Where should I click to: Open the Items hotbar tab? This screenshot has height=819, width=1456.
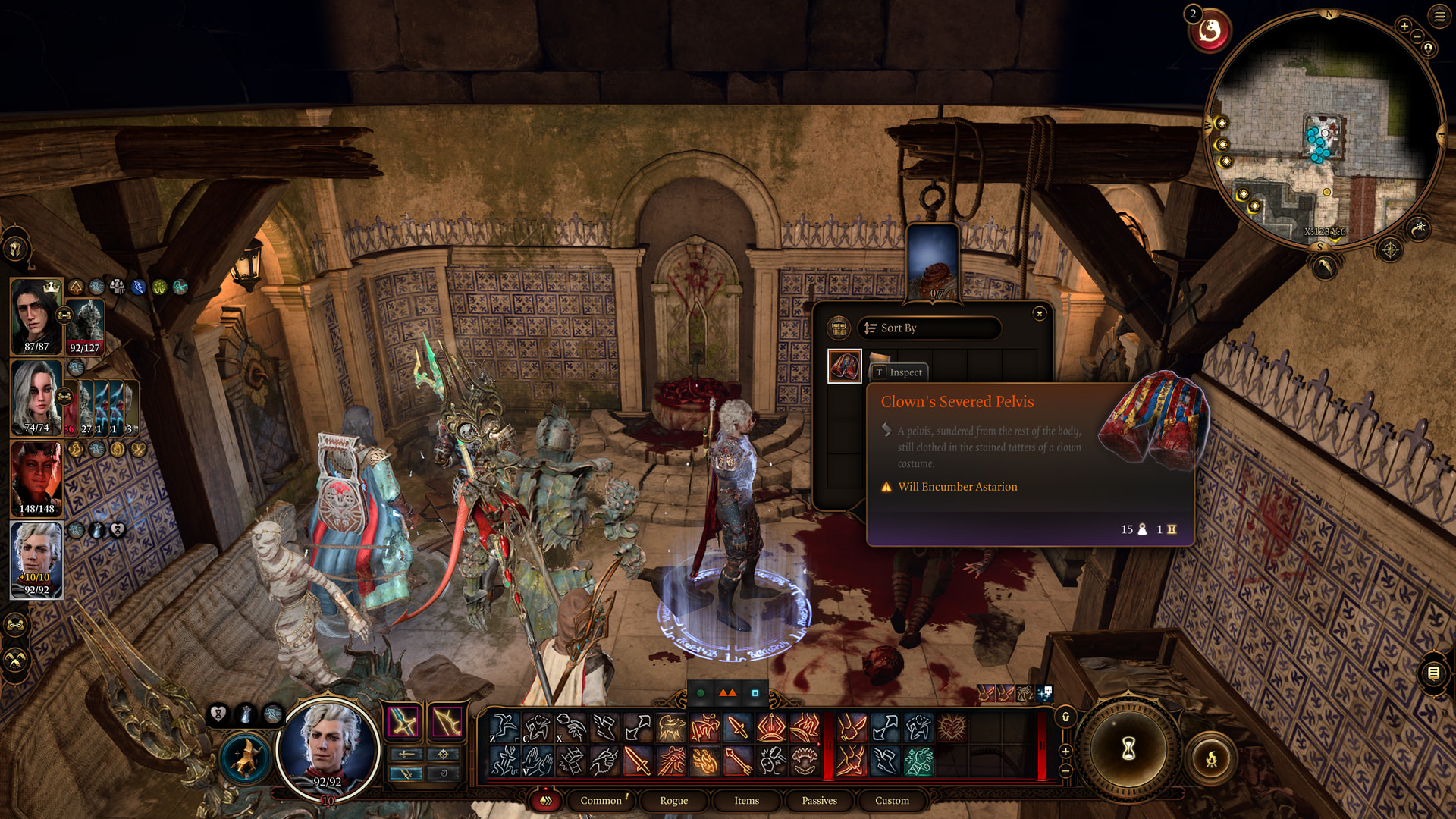746,800
